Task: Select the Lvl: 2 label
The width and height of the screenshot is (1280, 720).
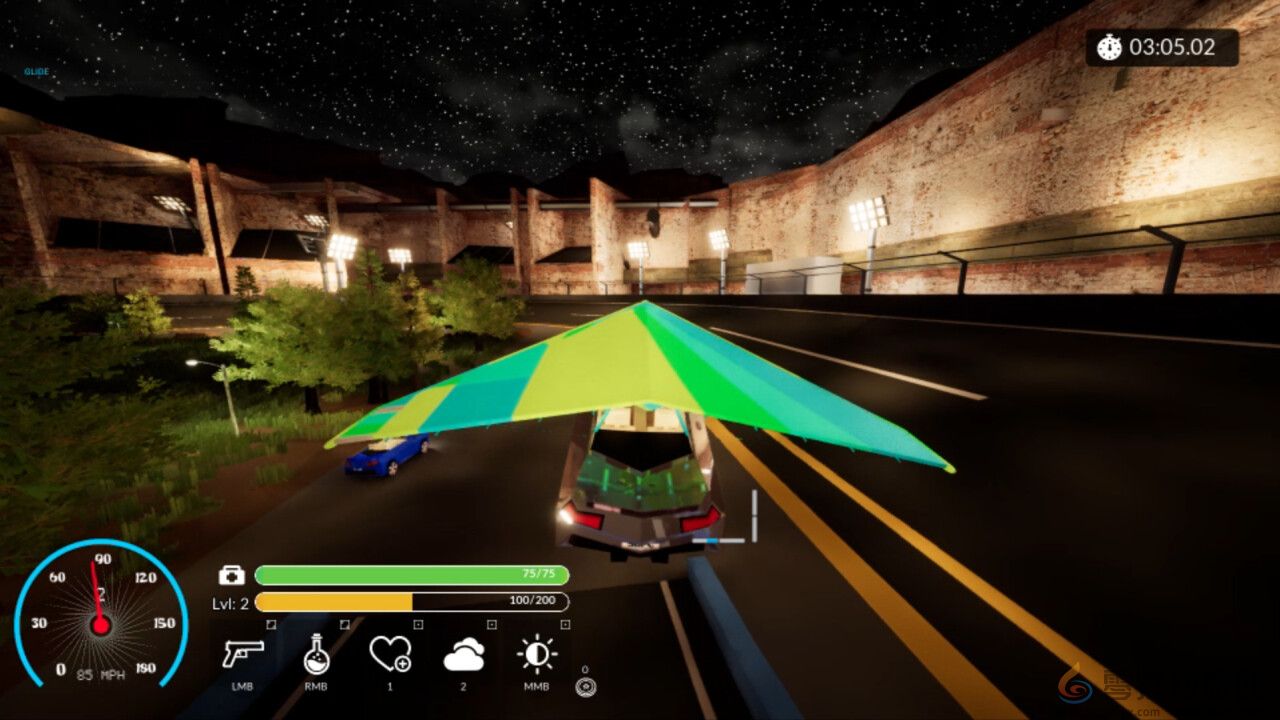Action: tap(232, 602)
